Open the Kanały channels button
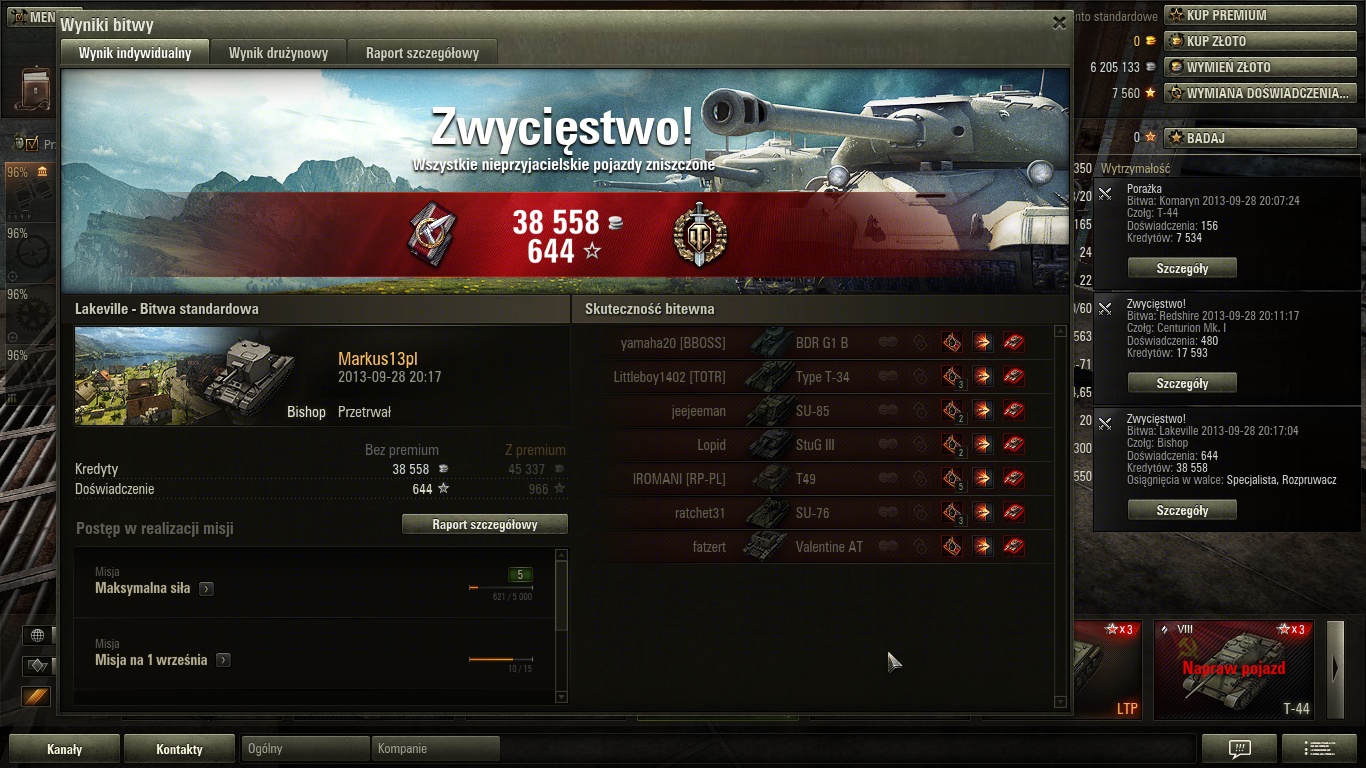The image size is (1366, 768). pos(65,749)
